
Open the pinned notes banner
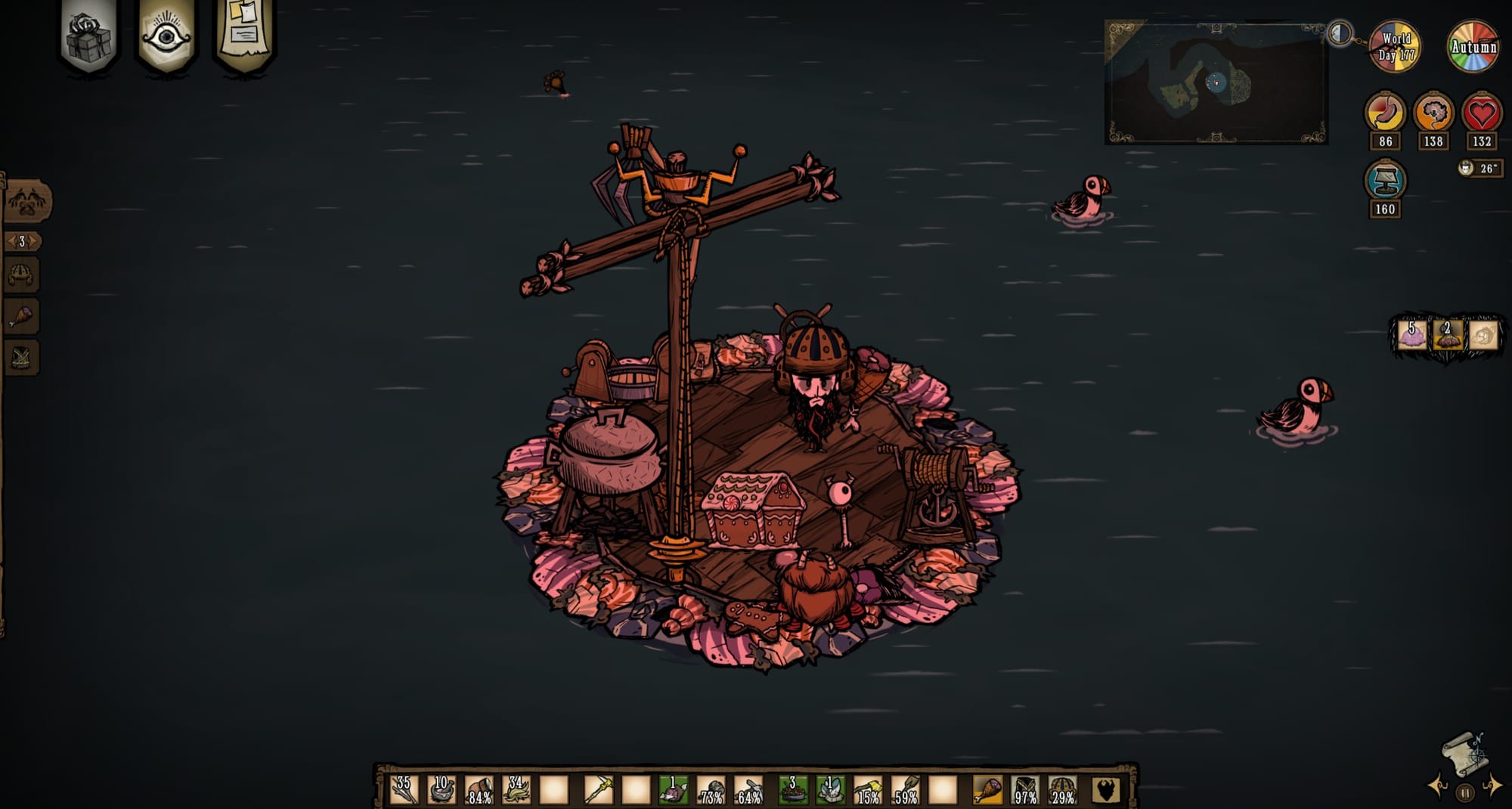coord(244,34)
